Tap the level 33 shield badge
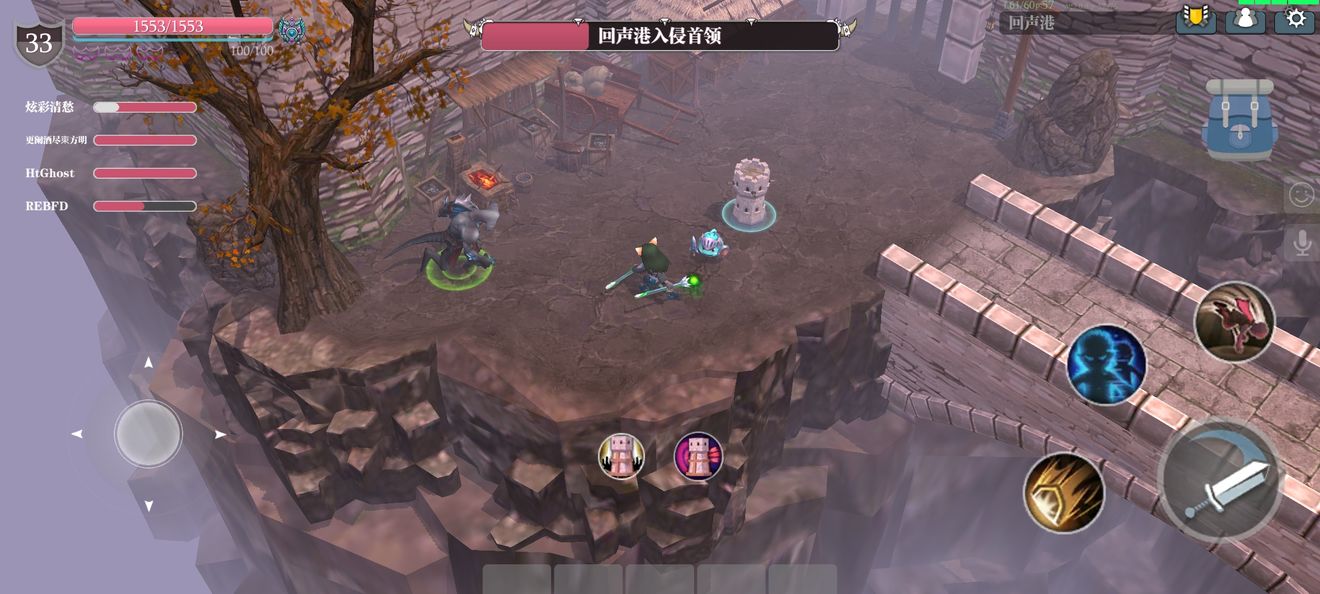The width and height of the screenshot is (1320, 594). (x=39, y=43)
